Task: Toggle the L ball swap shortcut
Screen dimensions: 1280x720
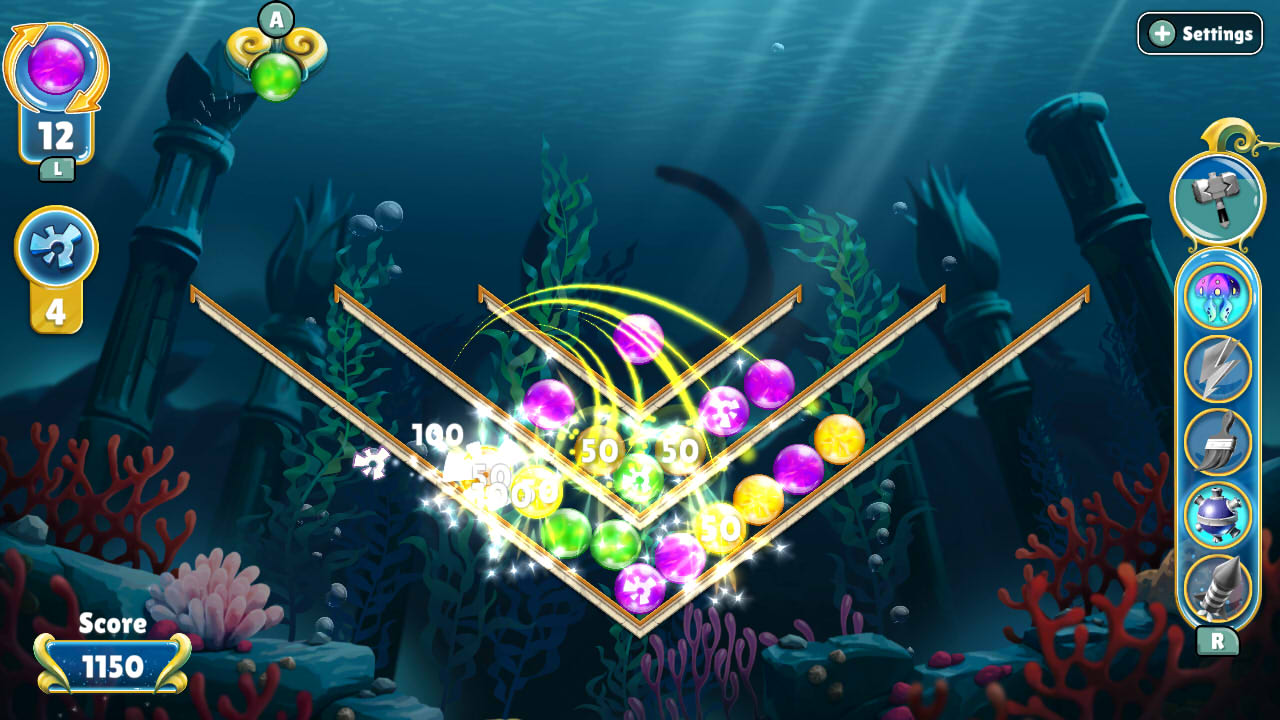Action: [x=57, y=168]
